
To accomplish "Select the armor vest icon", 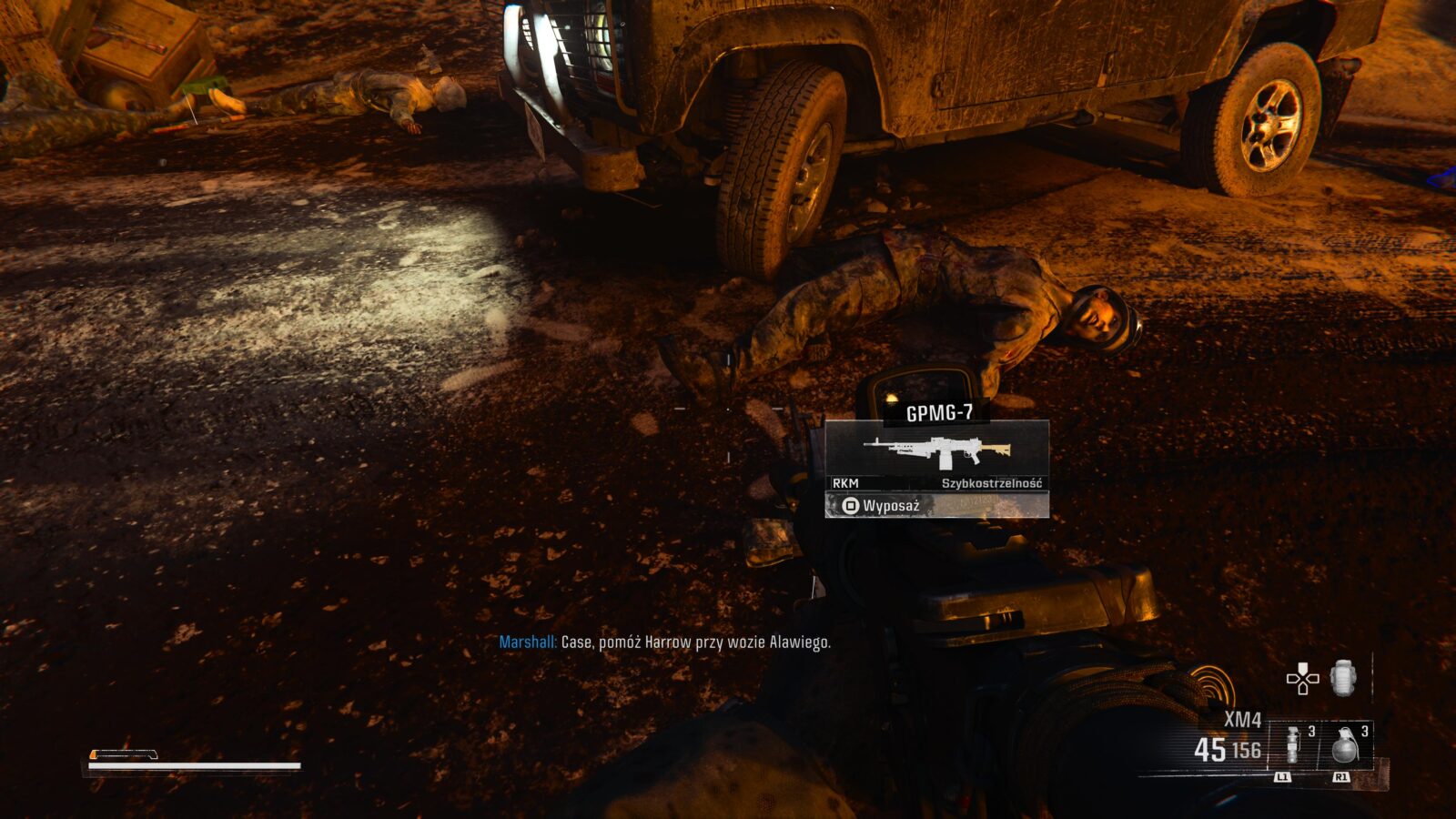I will (x=1343, y=679).
